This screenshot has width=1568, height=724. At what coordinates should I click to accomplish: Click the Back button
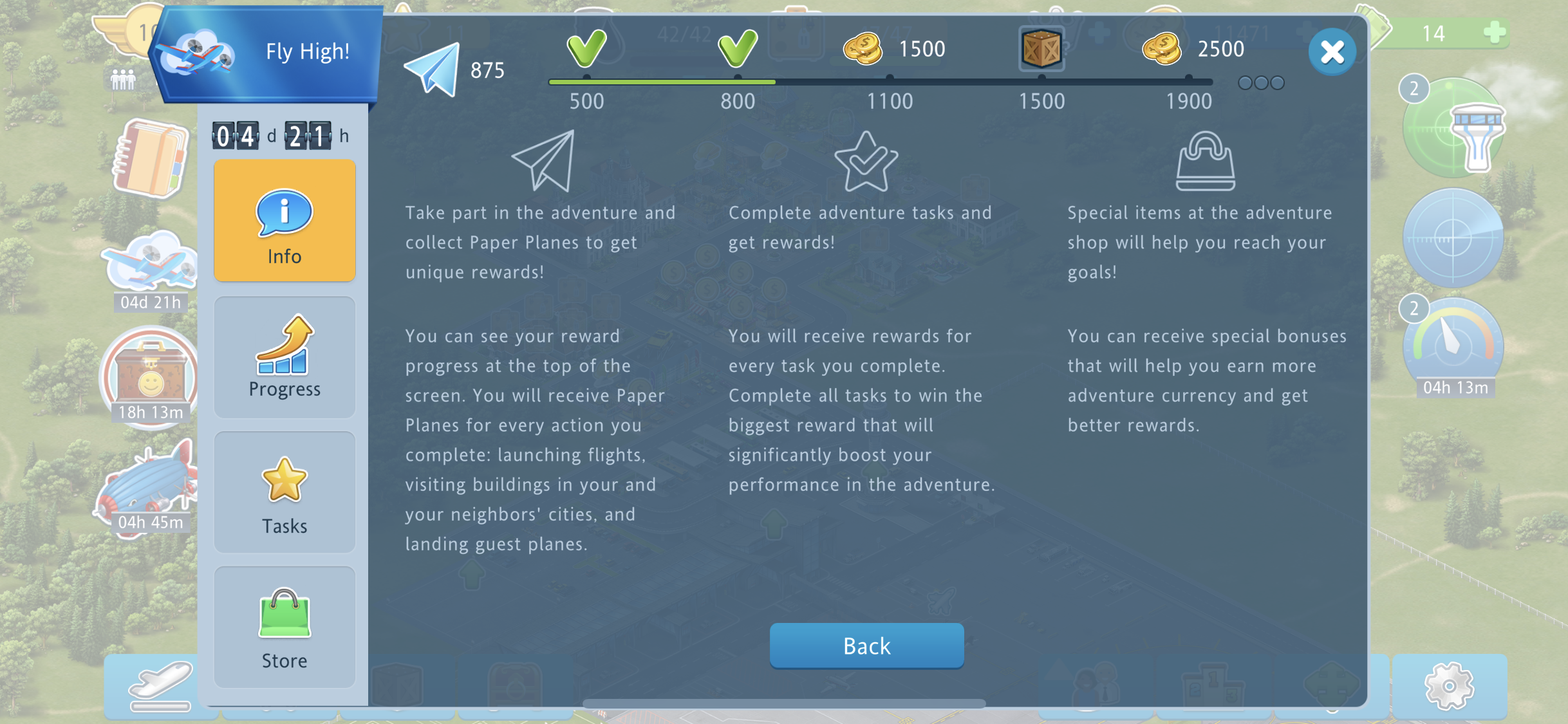tap(866, 645)
